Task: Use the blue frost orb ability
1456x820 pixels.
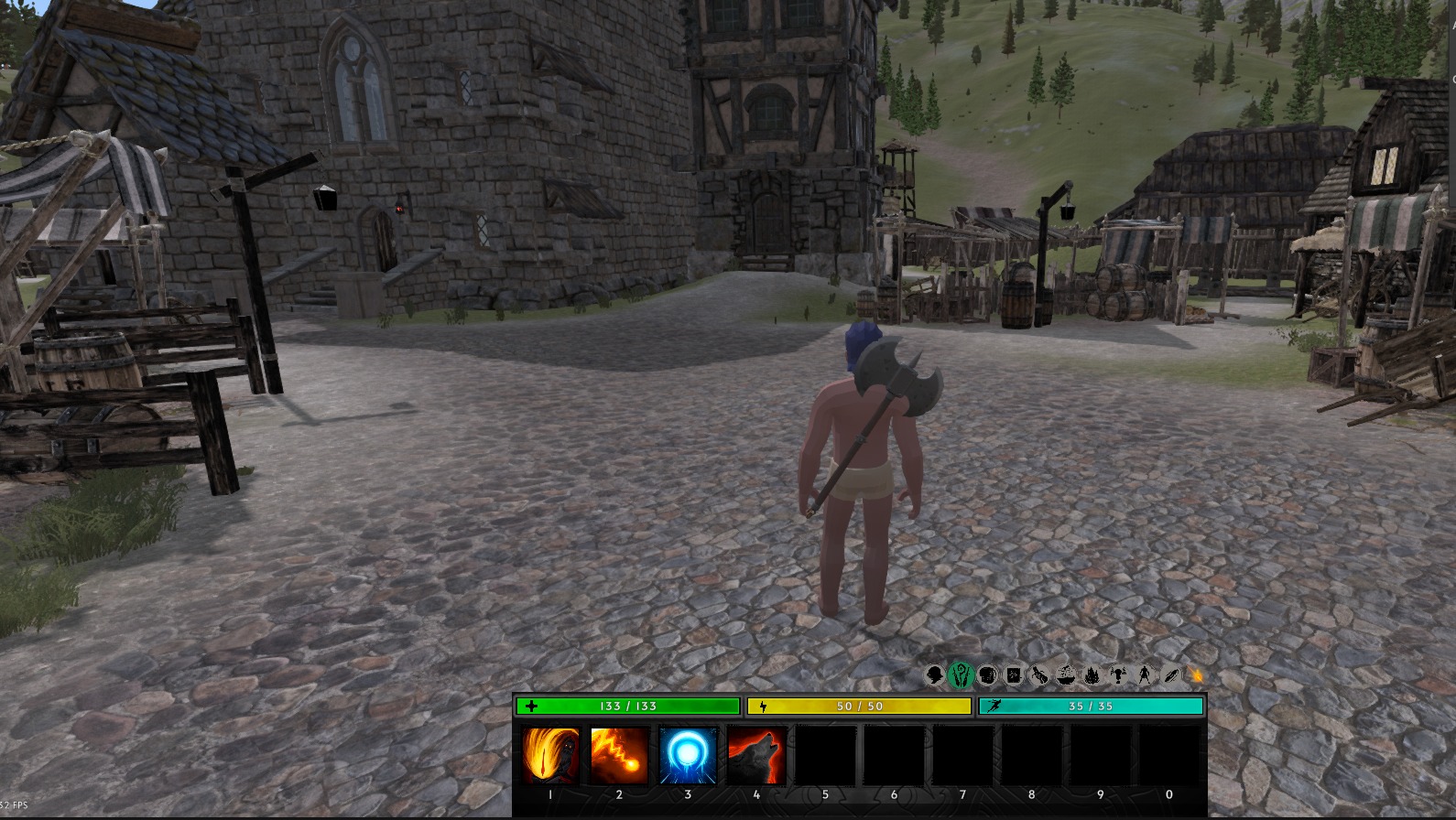Action: 688,756
